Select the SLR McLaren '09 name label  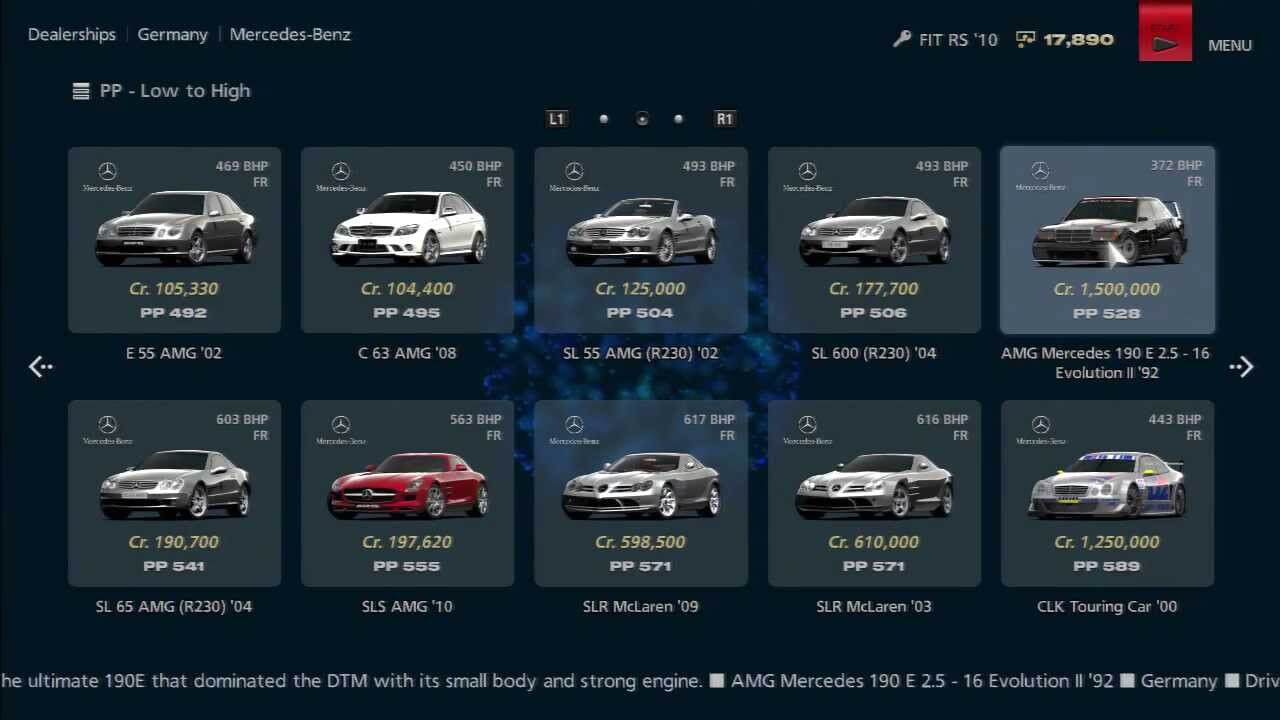(x=640, y=606)
